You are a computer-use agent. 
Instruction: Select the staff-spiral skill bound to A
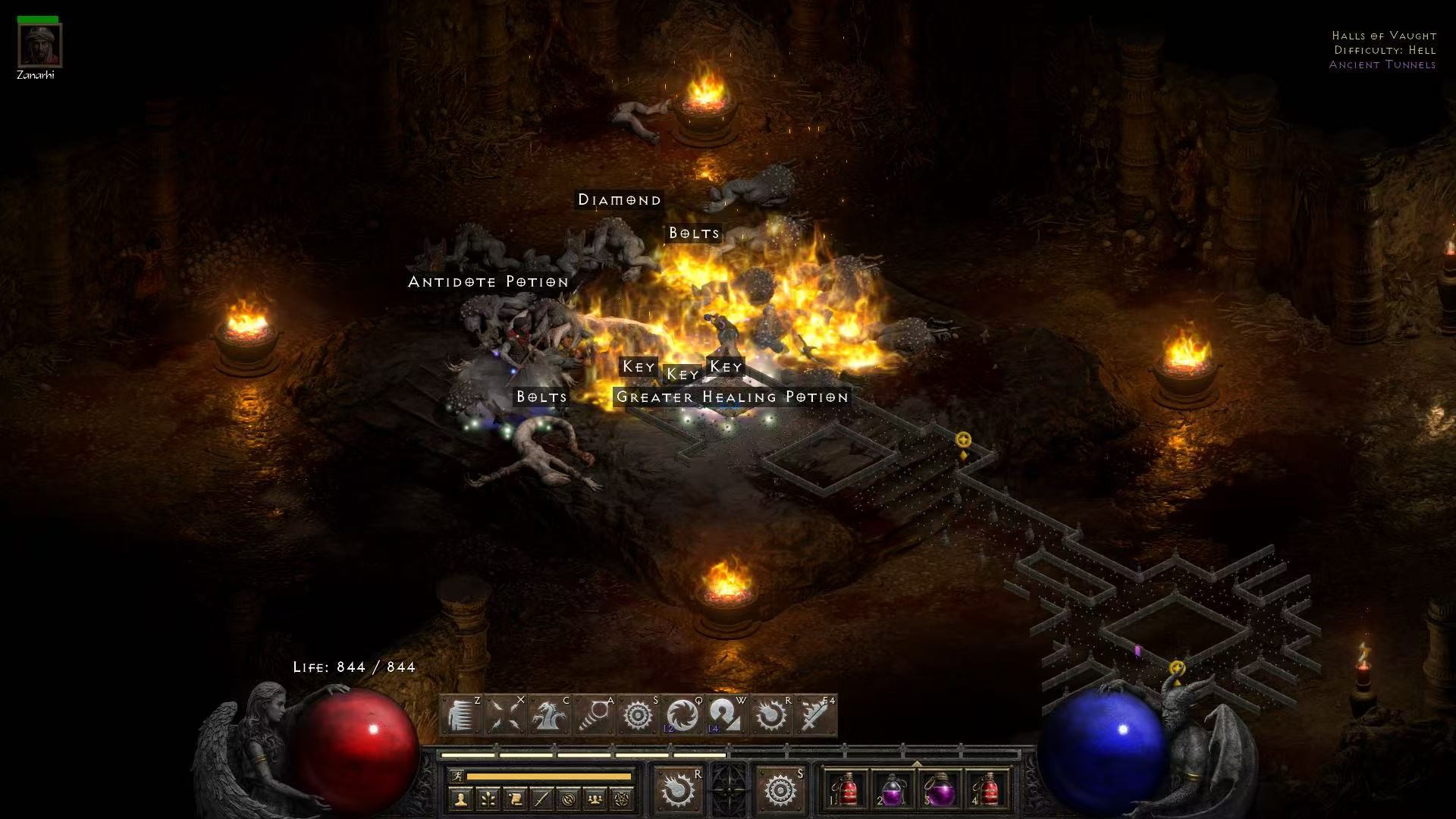point(592,713)
